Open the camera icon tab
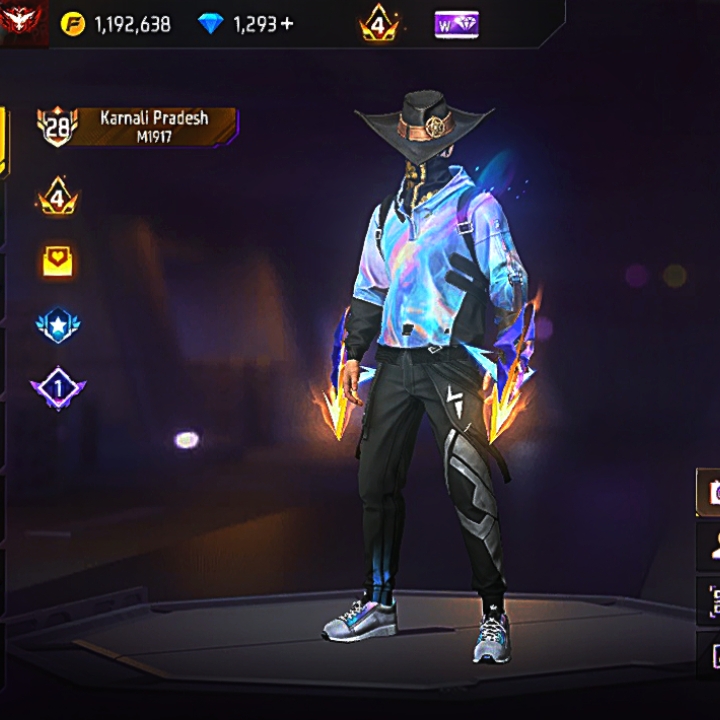 (709, 492)
